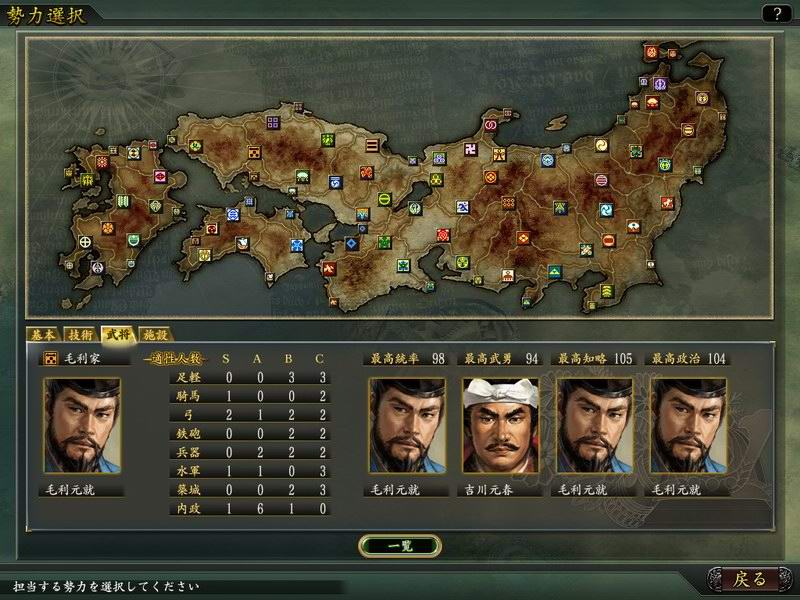Open help with the question mark button
The image size is (800, 600).
pos(774,14)
